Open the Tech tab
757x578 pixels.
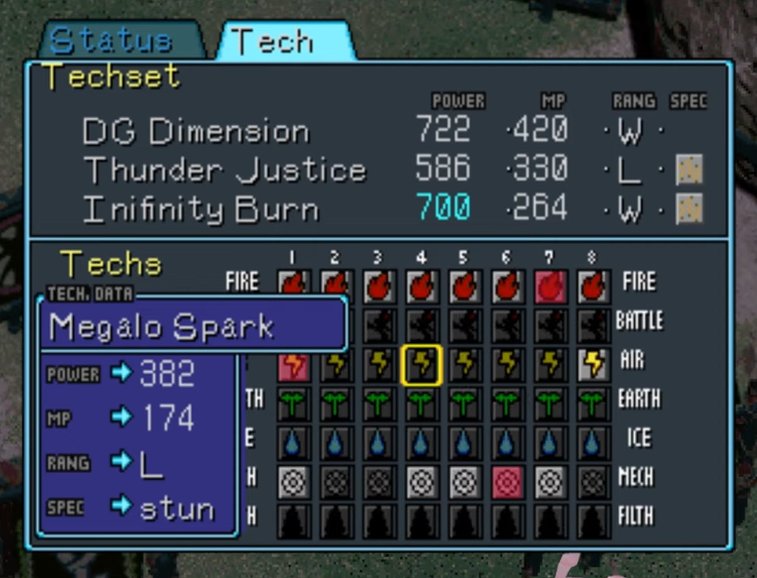pyautogui.click(x=272, y=41)
